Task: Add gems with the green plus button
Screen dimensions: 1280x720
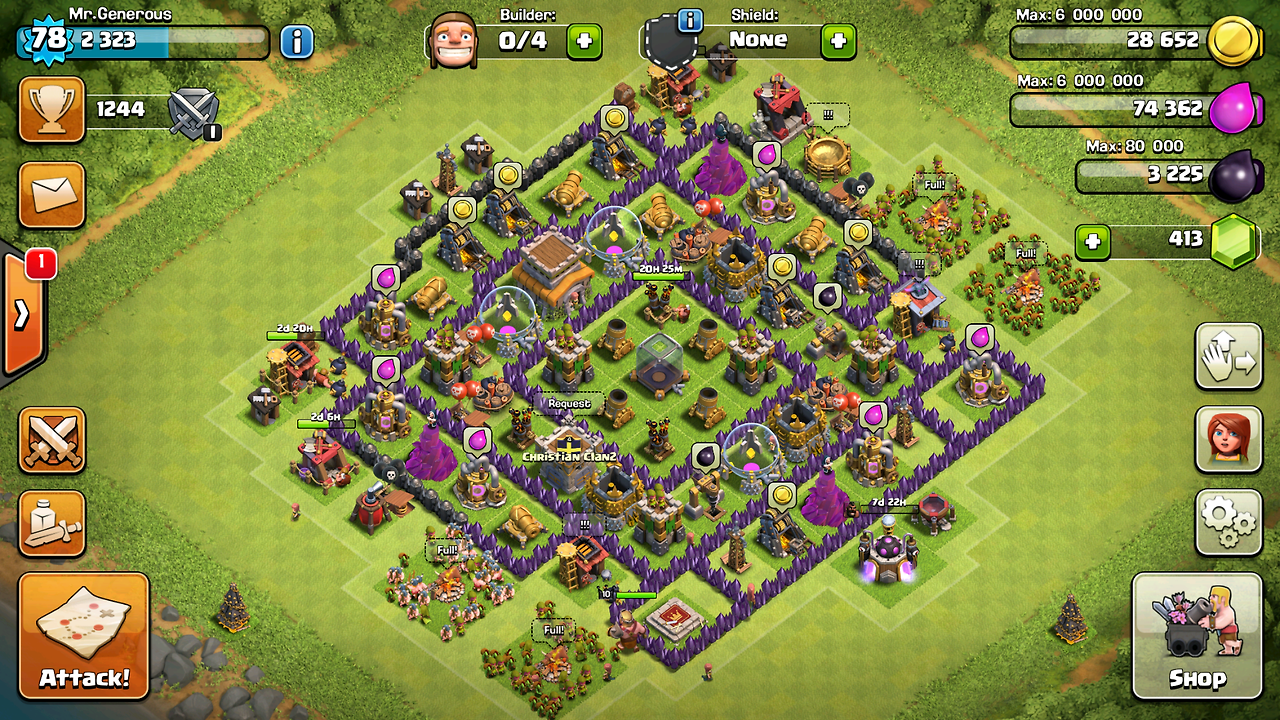Action: (x=1093, y=242)
